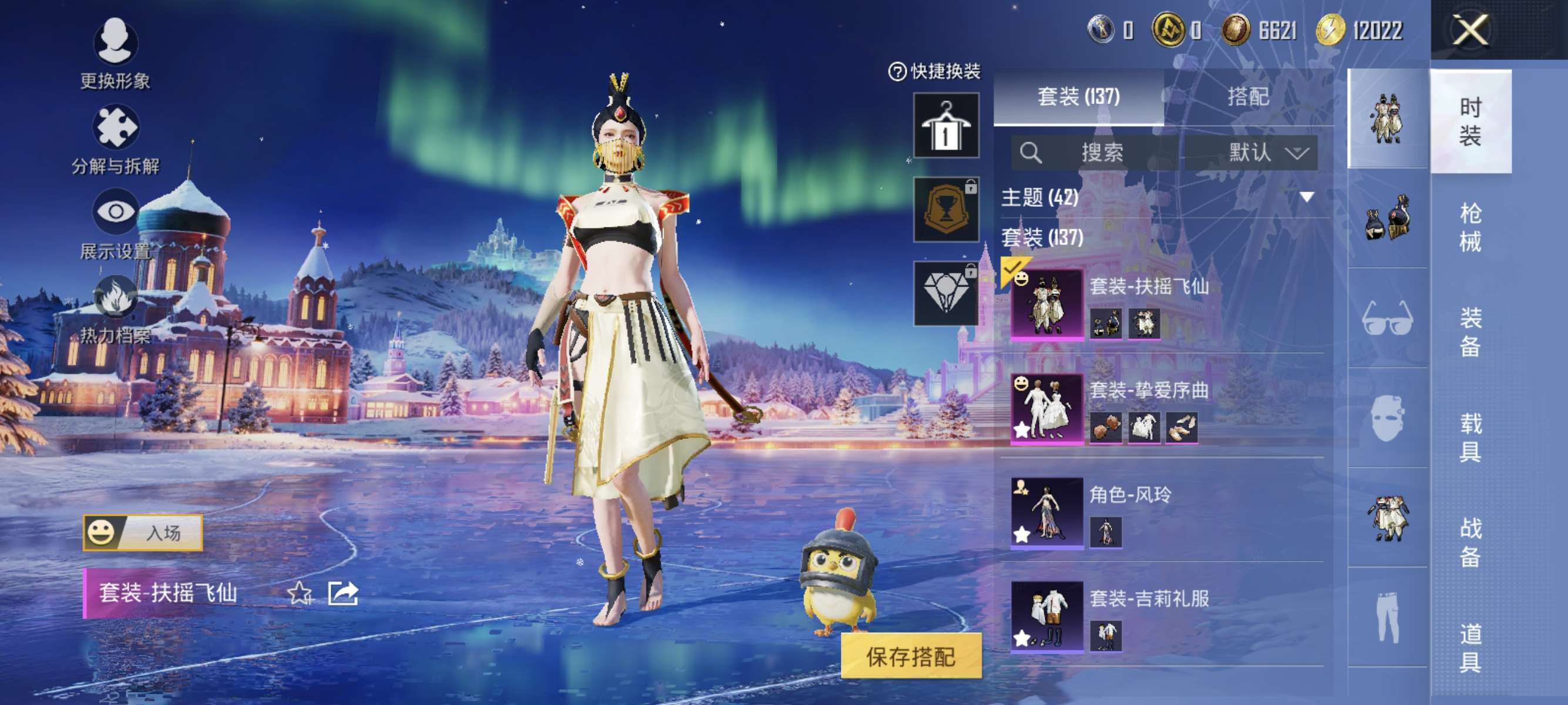Click 保存搭配 save outfit button
The image size is (1568, 705).
pyautogui.click(x=911, y=656)
